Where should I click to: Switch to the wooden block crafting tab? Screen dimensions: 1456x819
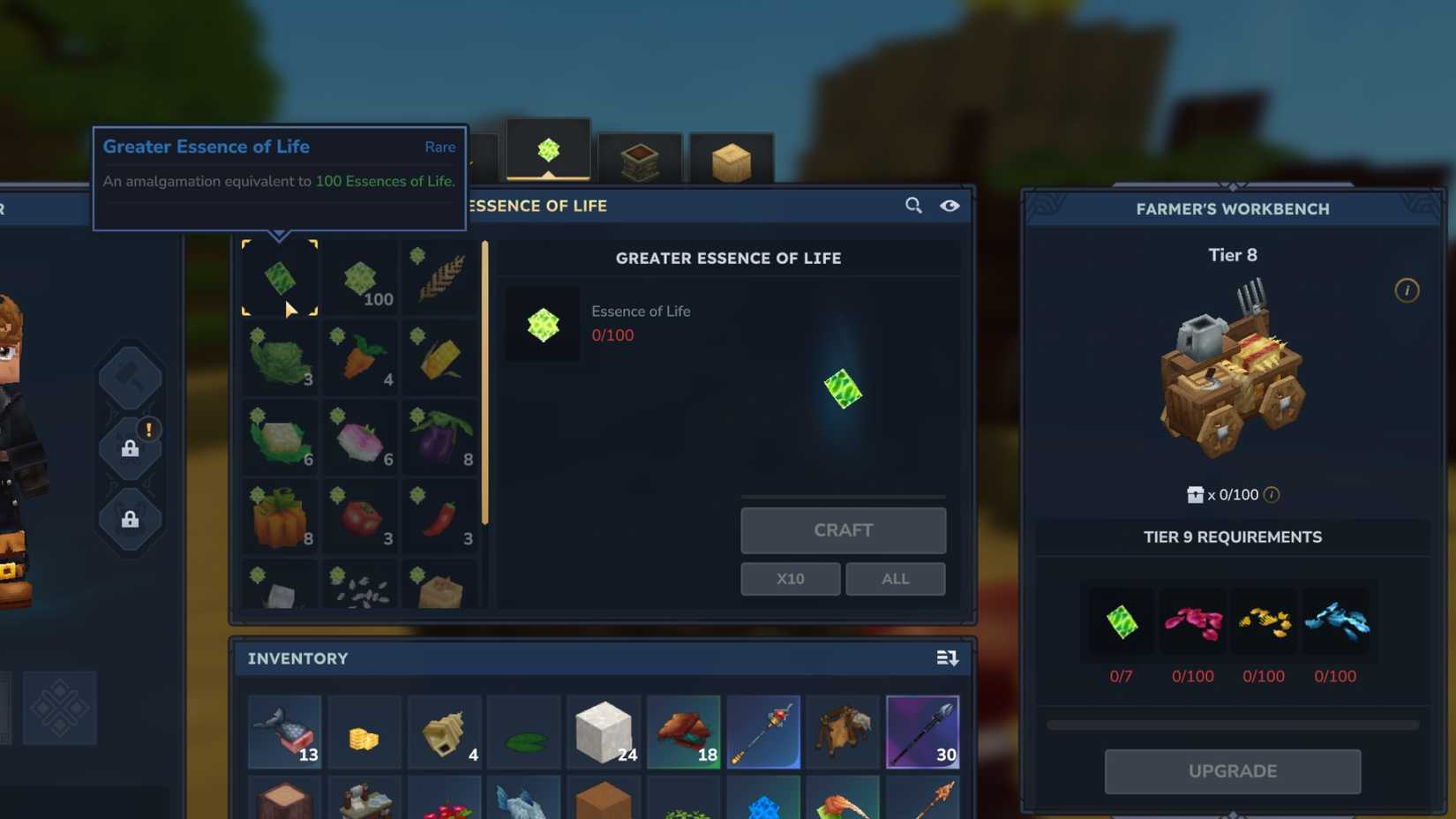click(x=732, y=157)
